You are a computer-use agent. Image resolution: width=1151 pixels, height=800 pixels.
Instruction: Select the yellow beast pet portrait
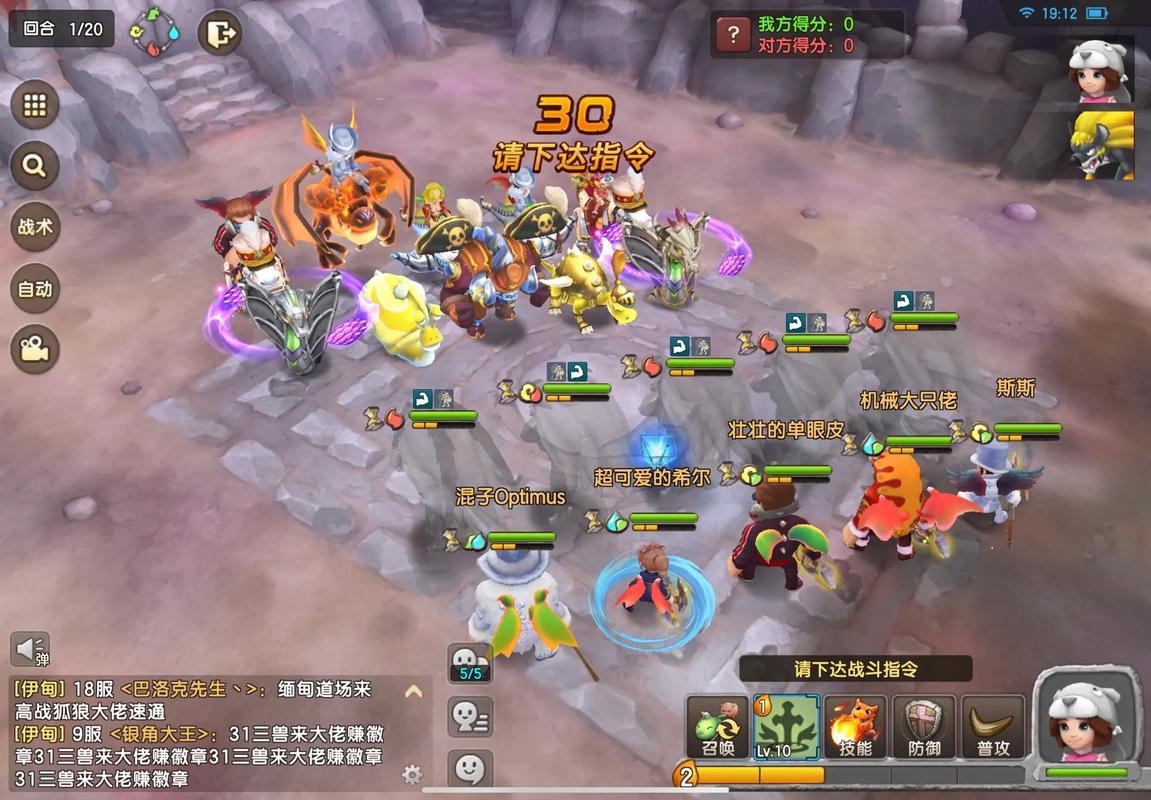(1100, 146)
